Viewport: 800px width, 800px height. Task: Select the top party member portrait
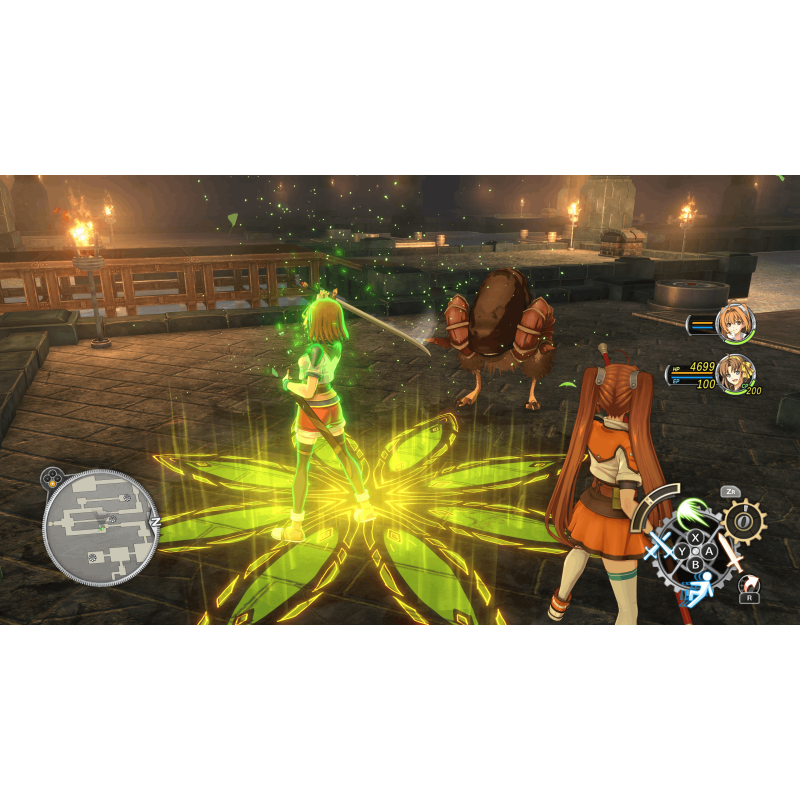click(x=735, y=323)
